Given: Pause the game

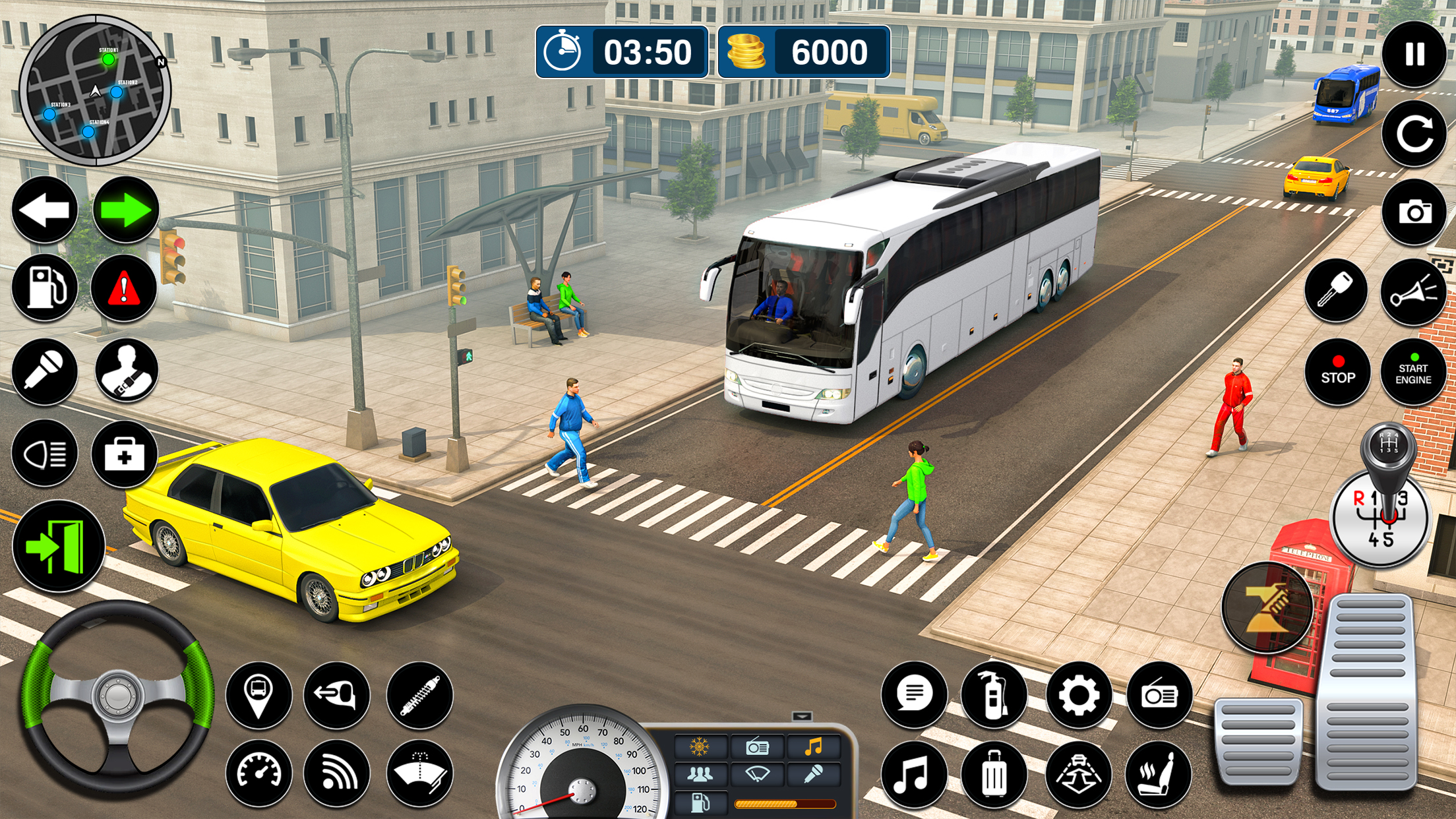Looking at the screenshot, I should pos(1413,54).
